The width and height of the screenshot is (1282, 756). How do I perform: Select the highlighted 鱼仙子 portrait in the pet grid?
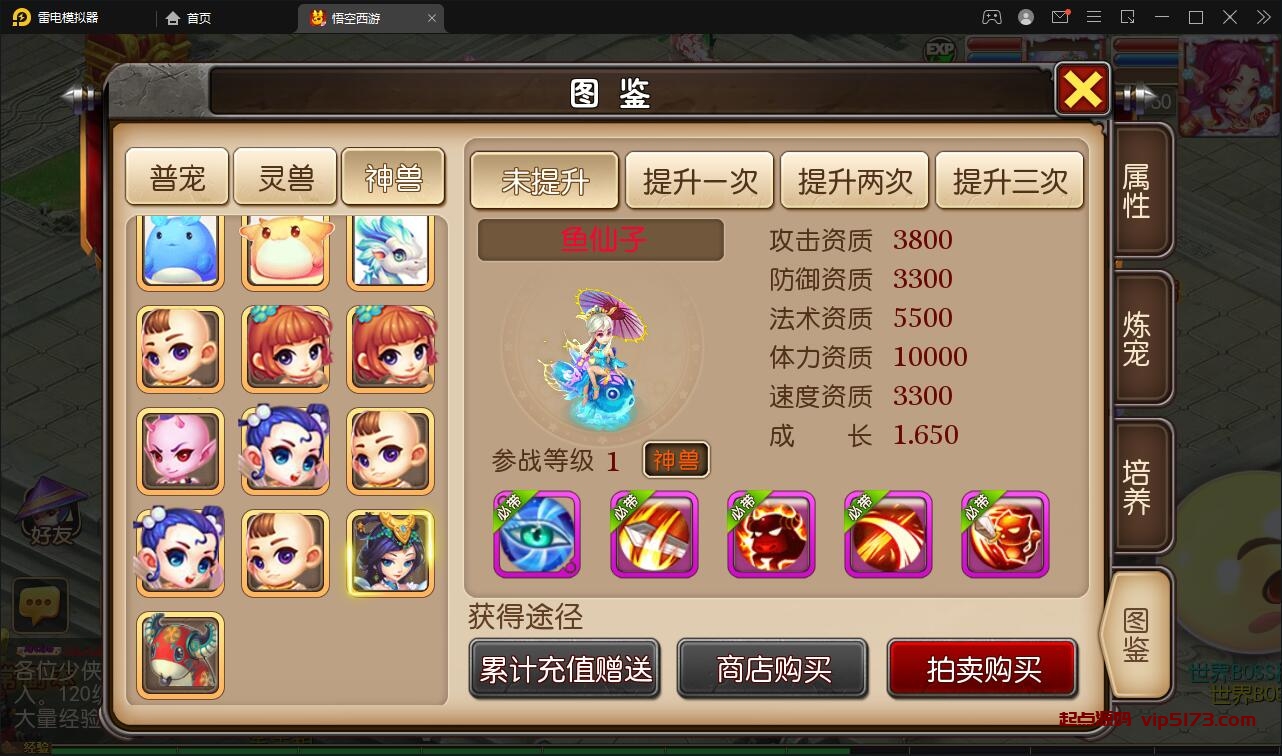click(x=390, y=551)
